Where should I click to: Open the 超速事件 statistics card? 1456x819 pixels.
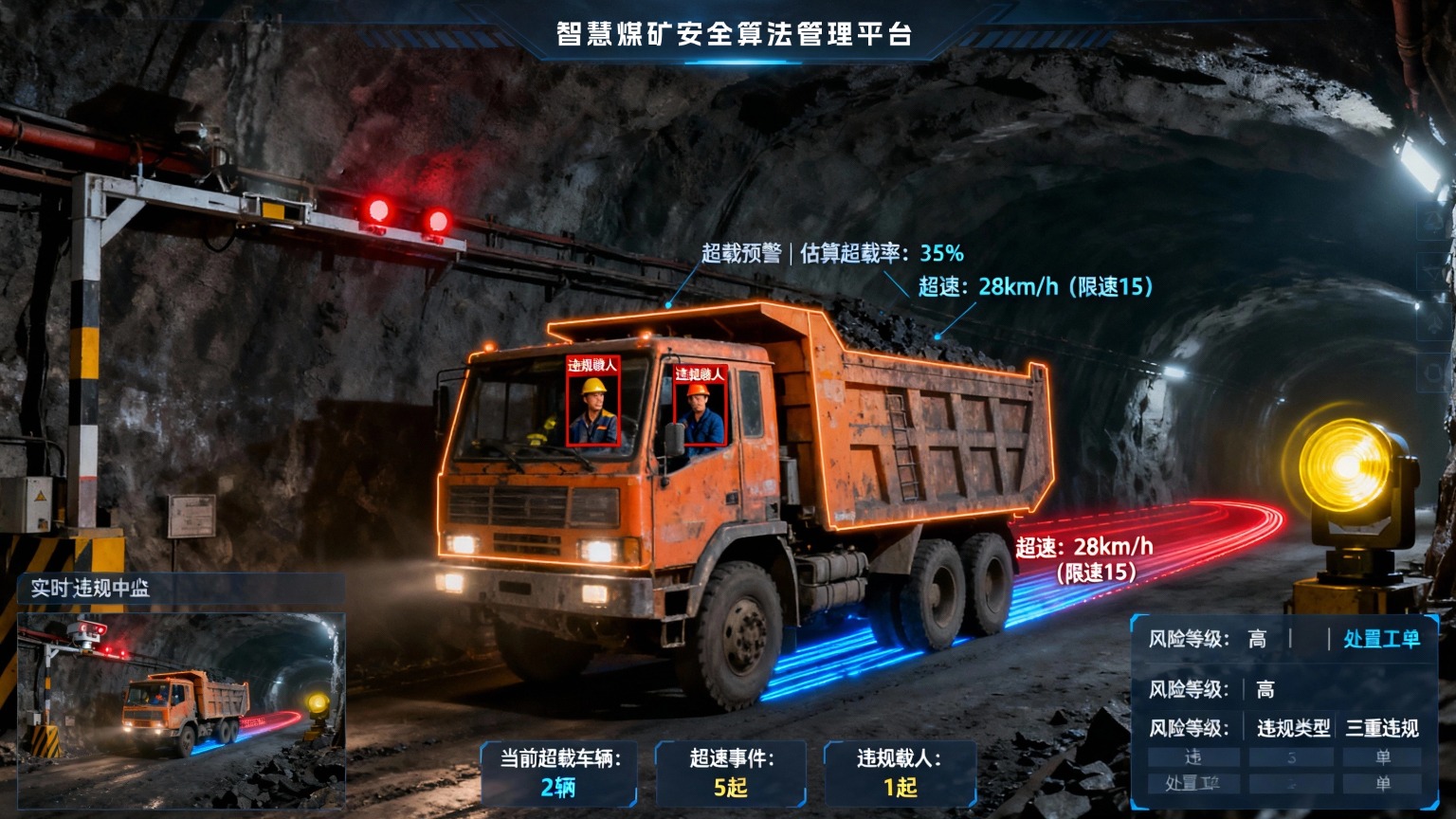tap(730, 773)
